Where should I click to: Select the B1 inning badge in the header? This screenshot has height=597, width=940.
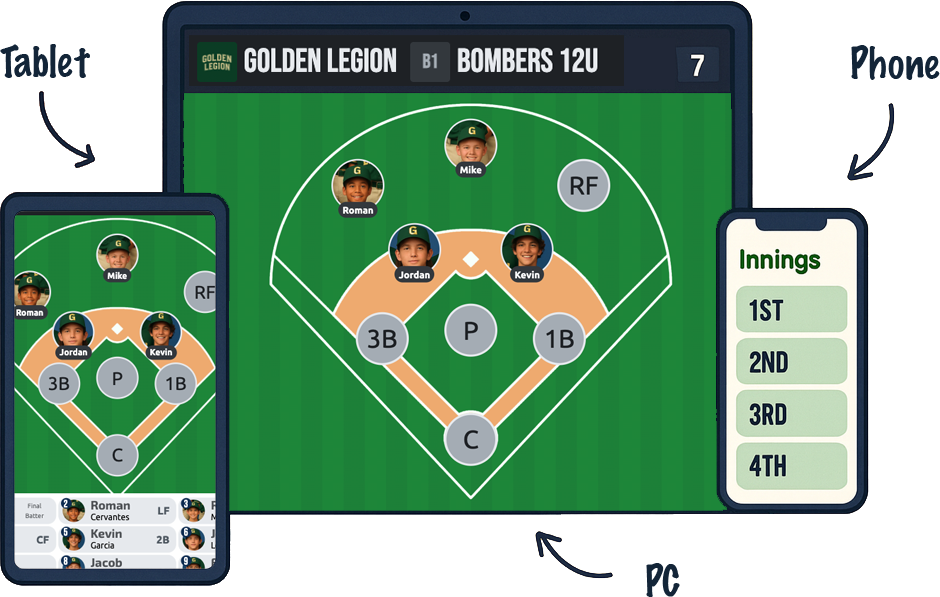coord(430,62)
